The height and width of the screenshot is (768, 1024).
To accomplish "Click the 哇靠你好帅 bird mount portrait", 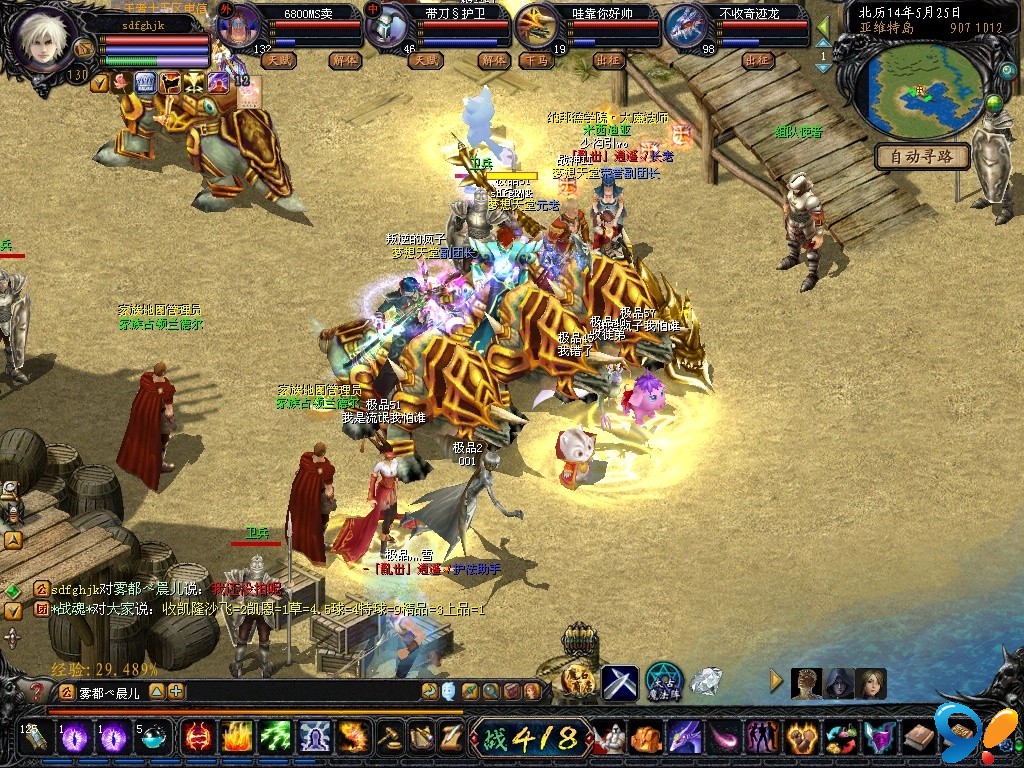I will point(538,27).
